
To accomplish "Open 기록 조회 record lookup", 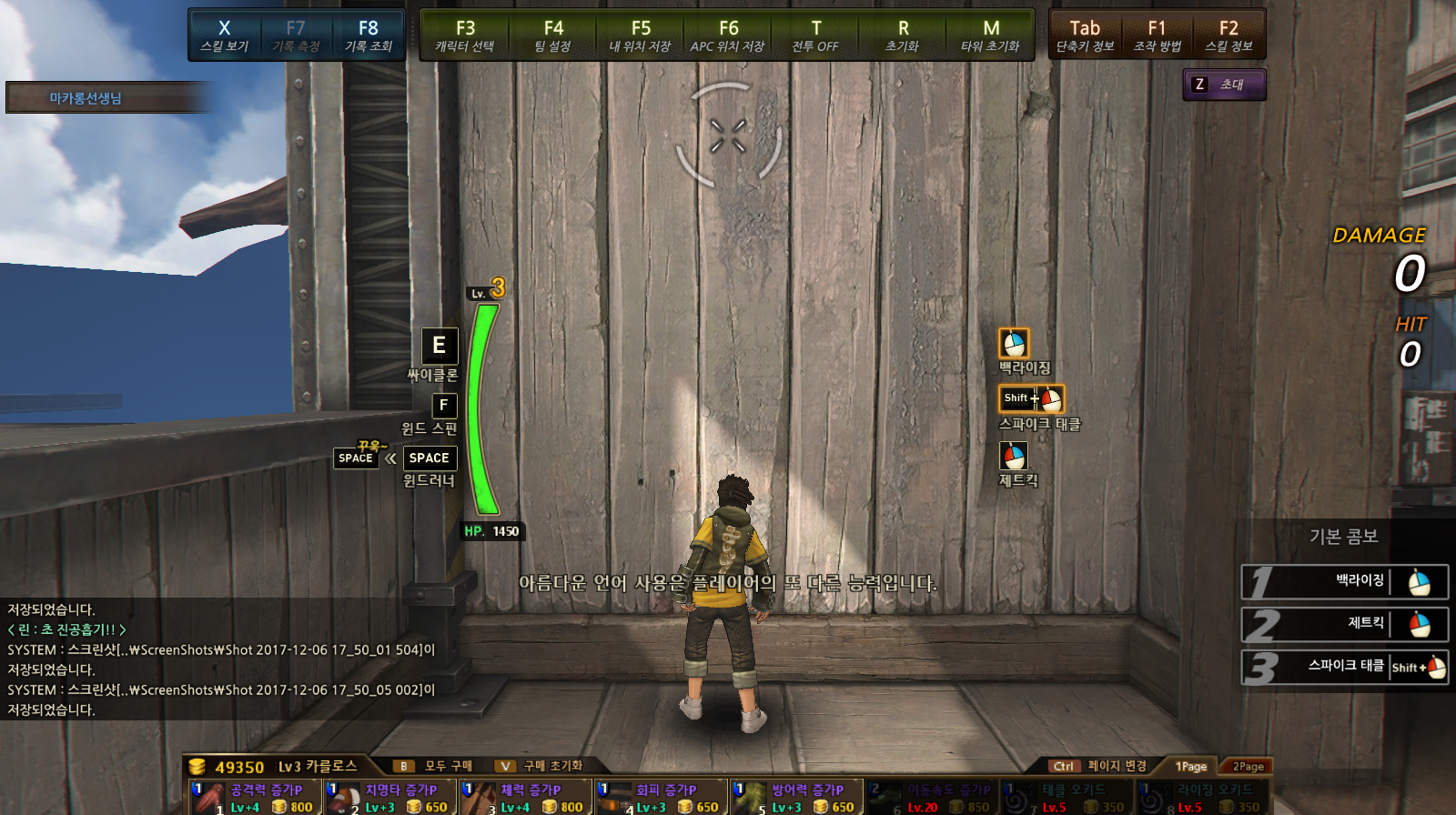I will (x=368, y=35).
